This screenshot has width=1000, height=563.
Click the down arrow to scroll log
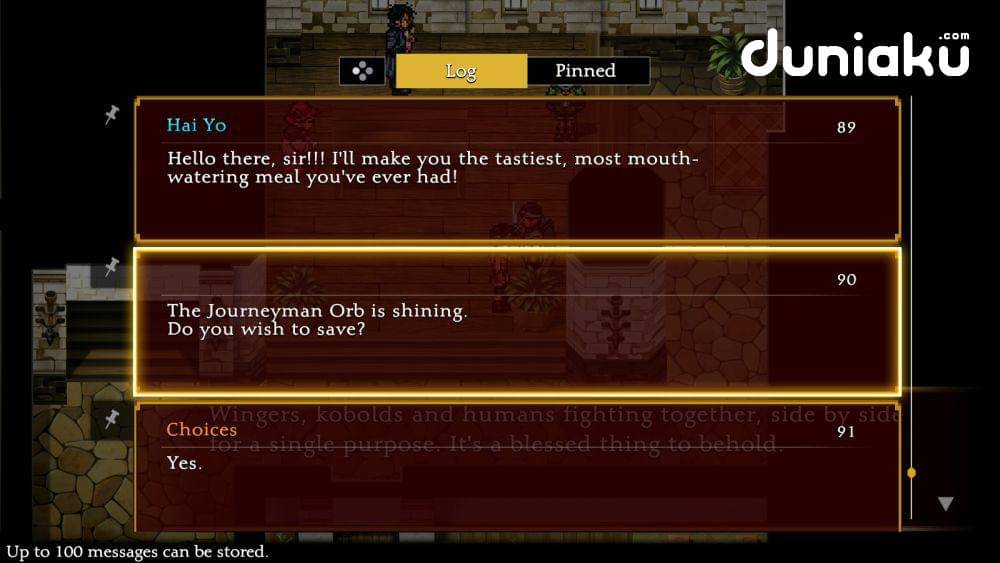pyautogui.click(x=945, y=504)
